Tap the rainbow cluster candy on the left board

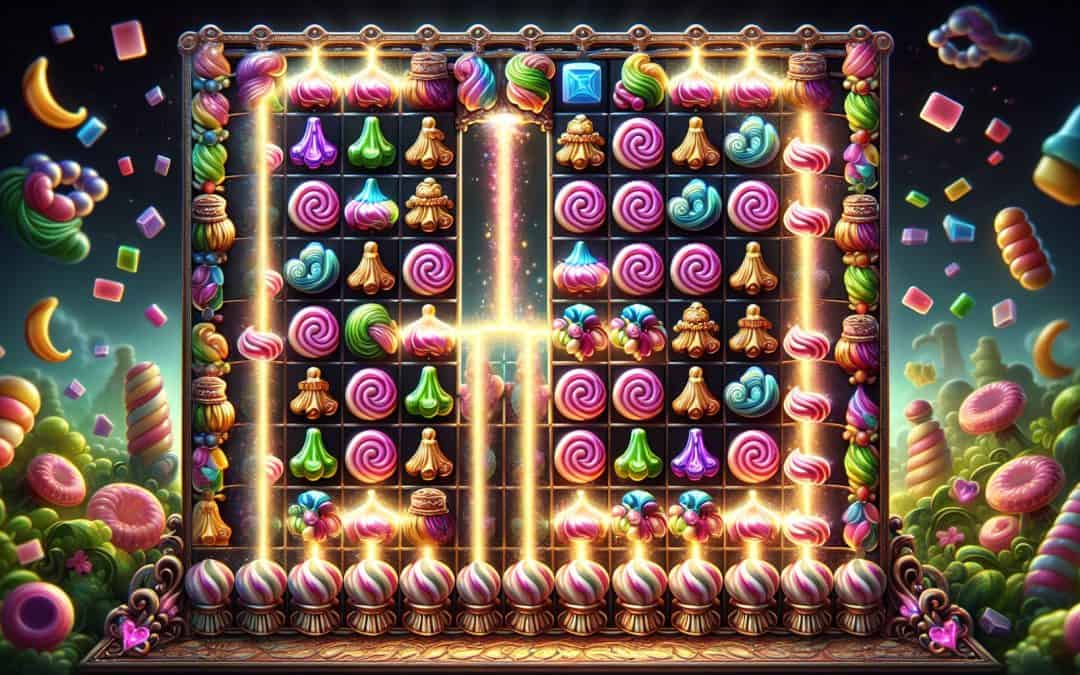(313, 515)
